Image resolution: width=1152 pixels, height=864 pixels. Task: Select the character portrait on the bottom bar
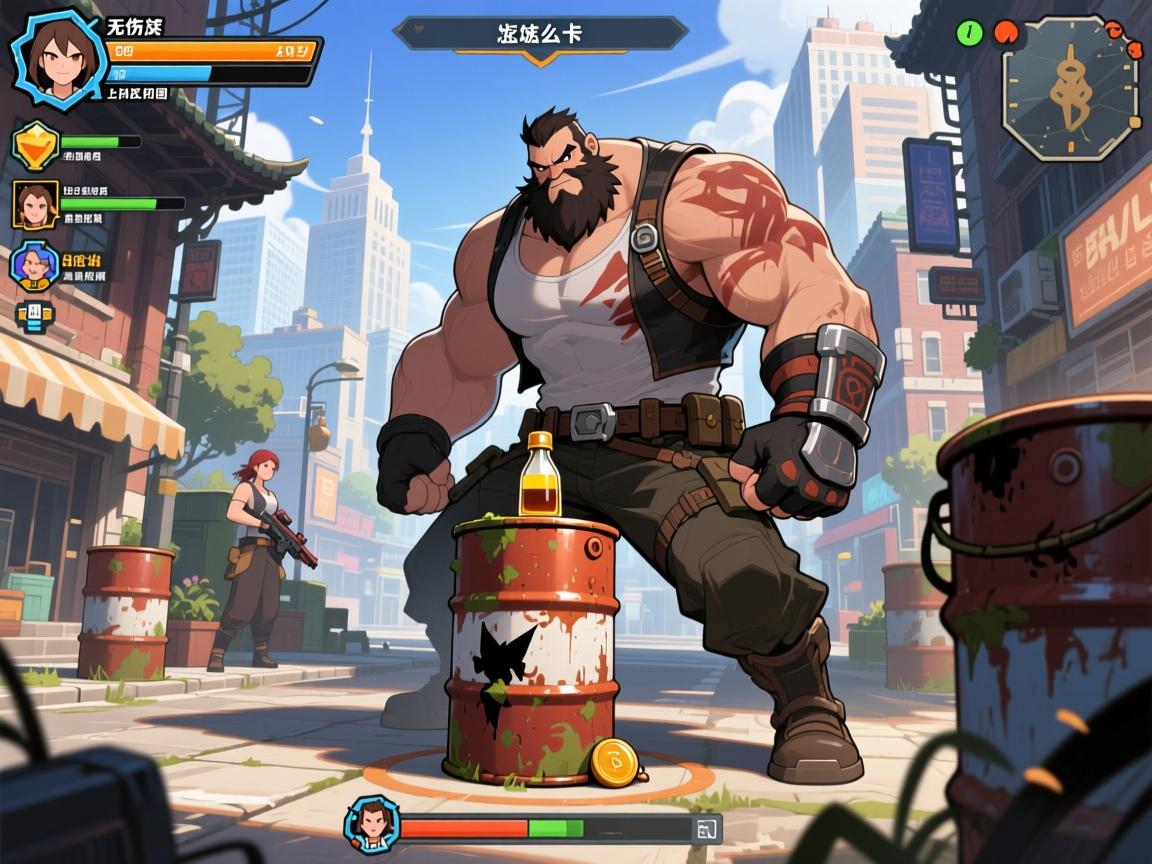click(x=372, y=825)
